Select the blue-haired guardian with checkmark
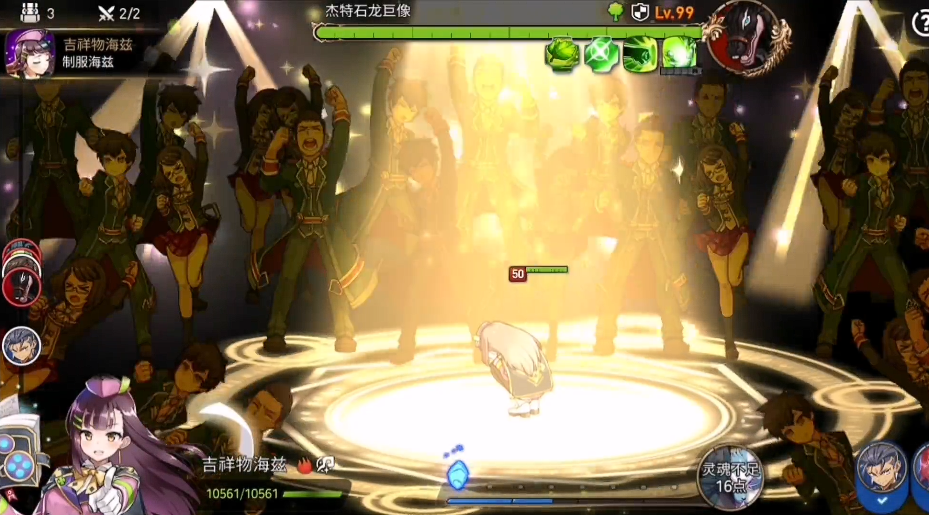This screenshot has width=929, height=515. pyautogui.click(x=882, y=473)
